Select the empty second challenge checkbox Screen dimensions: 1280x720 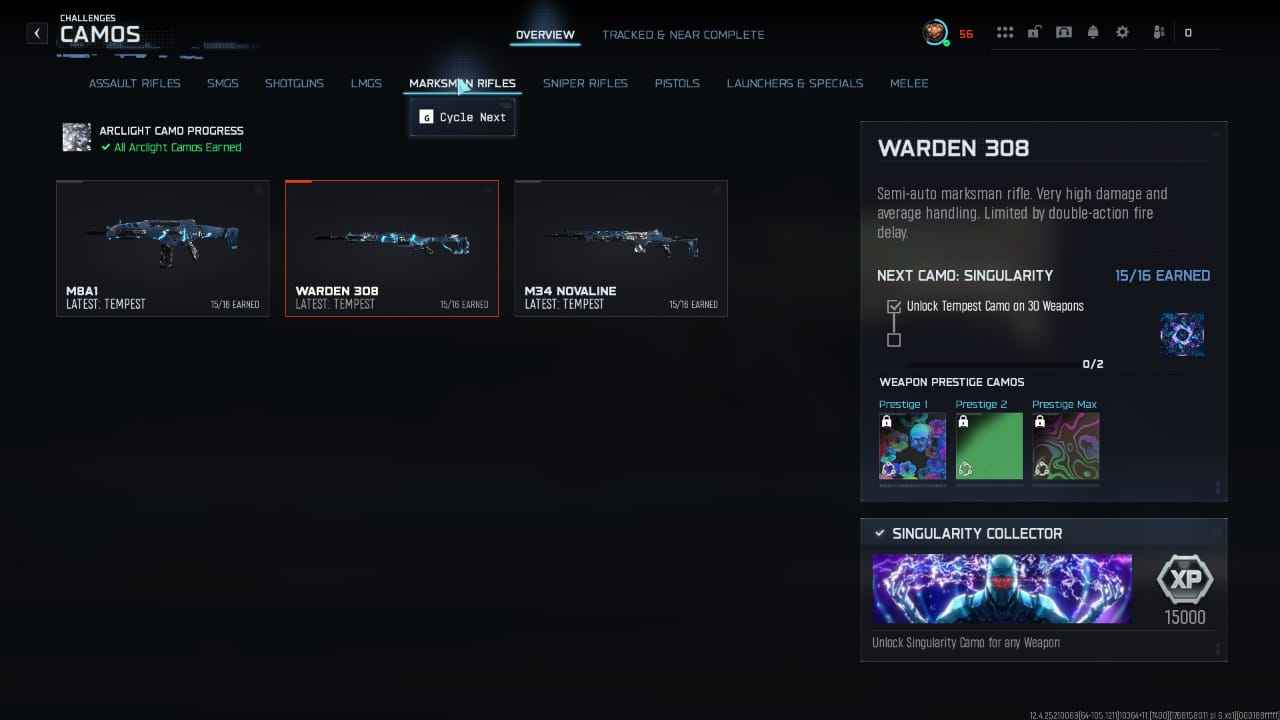click(x=893, y=340)
